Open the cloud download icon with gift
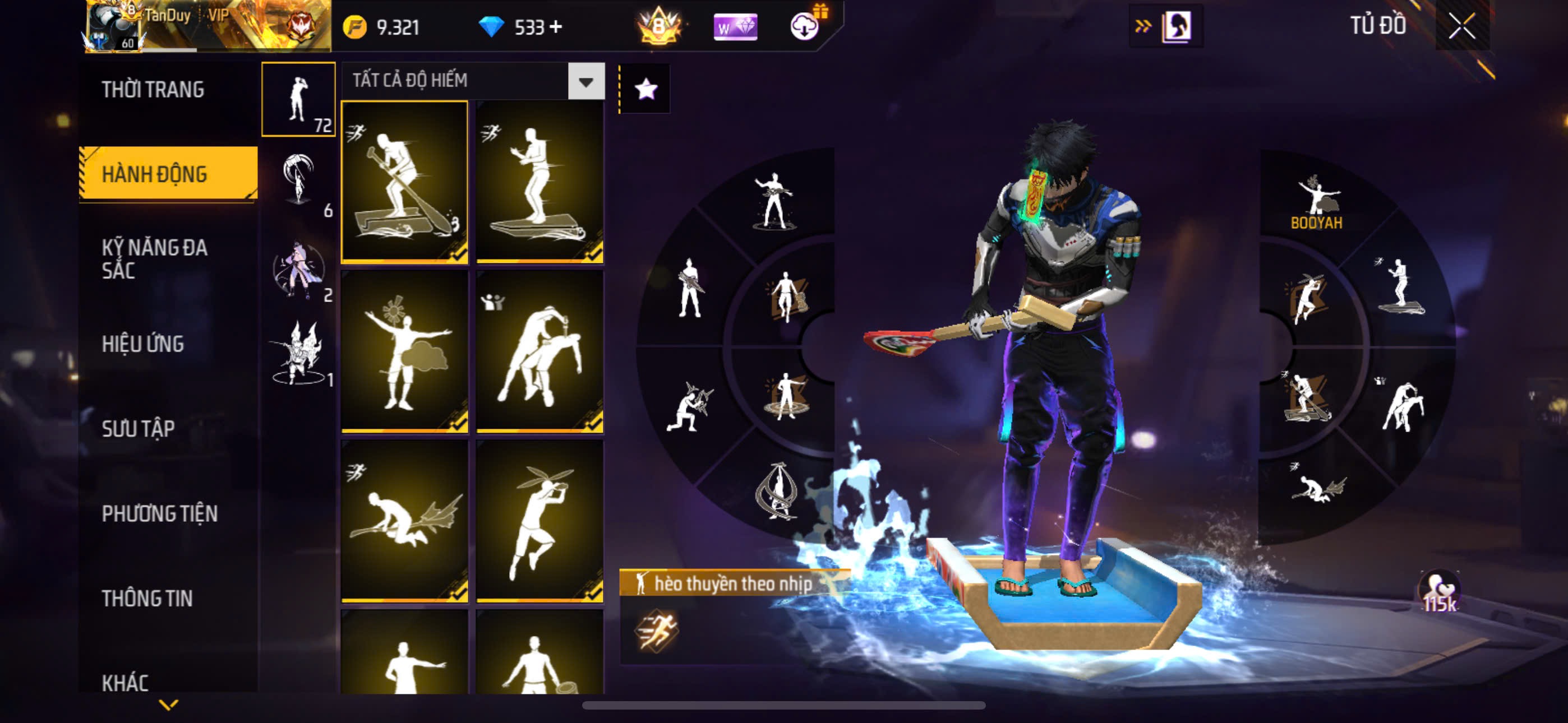 pos(805,26)
